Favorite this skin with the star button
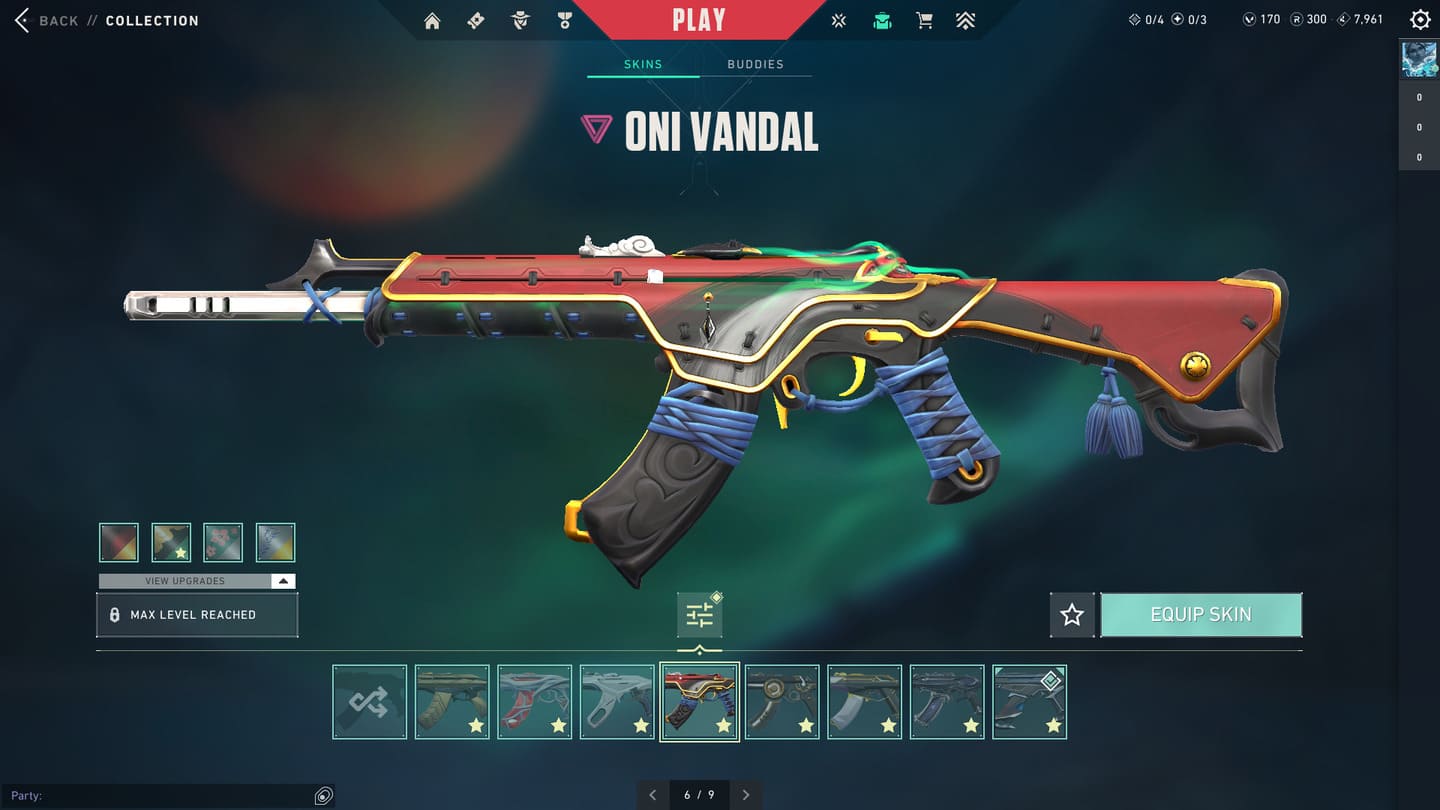This screenshot has width=1440, height=810. [1072, 615]
